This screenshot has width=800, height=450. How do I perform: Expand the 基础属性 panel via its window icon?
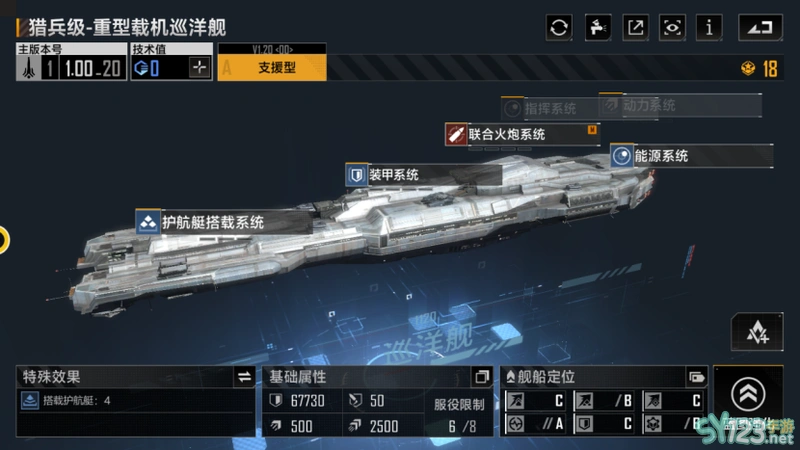(x=482, y=377)
